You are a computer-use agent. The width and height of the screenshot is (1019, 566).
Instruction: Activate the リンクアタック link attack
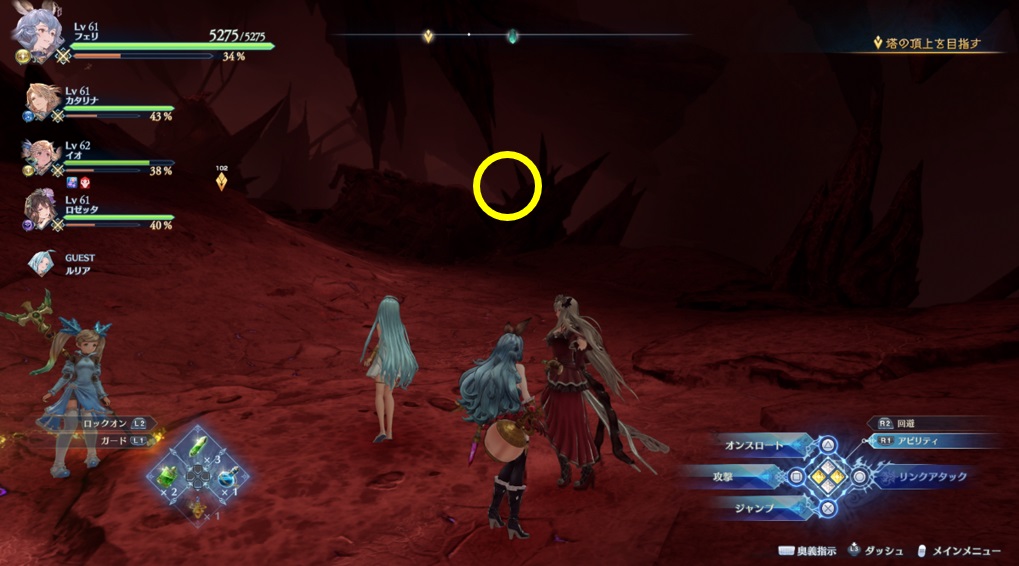tap(930, 477)
